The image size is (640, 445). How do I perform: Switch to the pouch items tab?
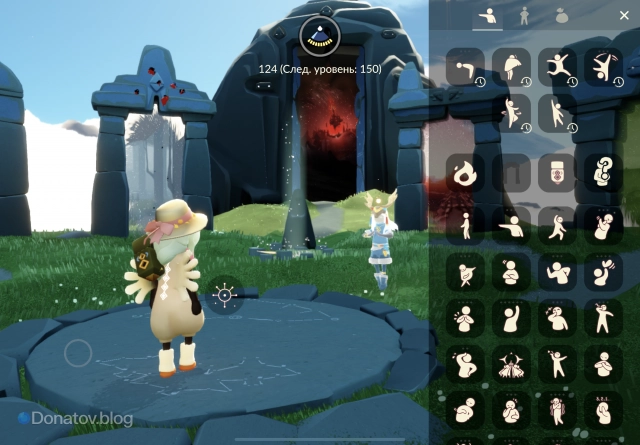[562, 16]
